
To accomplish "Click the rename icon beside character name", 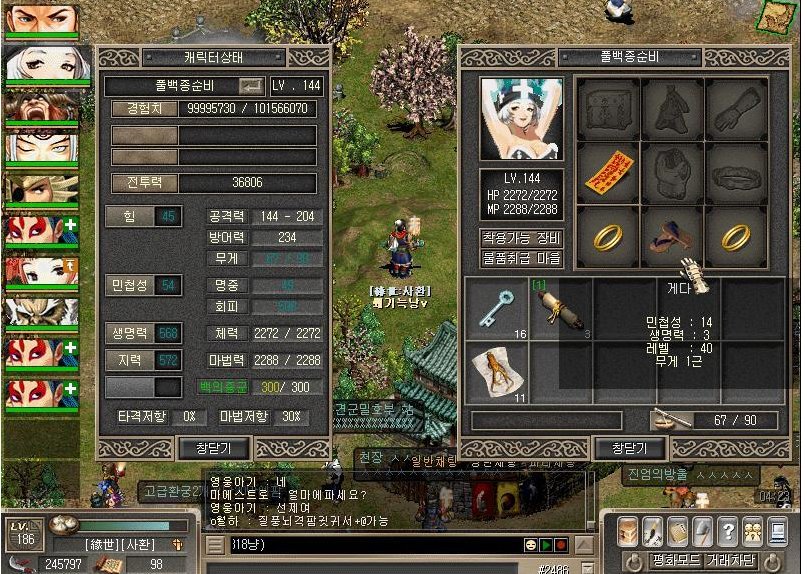I will (251, 86).
